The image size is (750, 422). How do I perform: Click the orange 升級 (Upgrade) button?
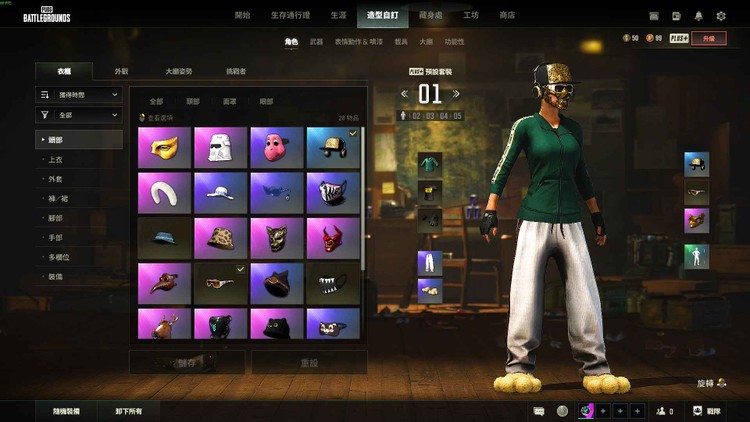710,38
